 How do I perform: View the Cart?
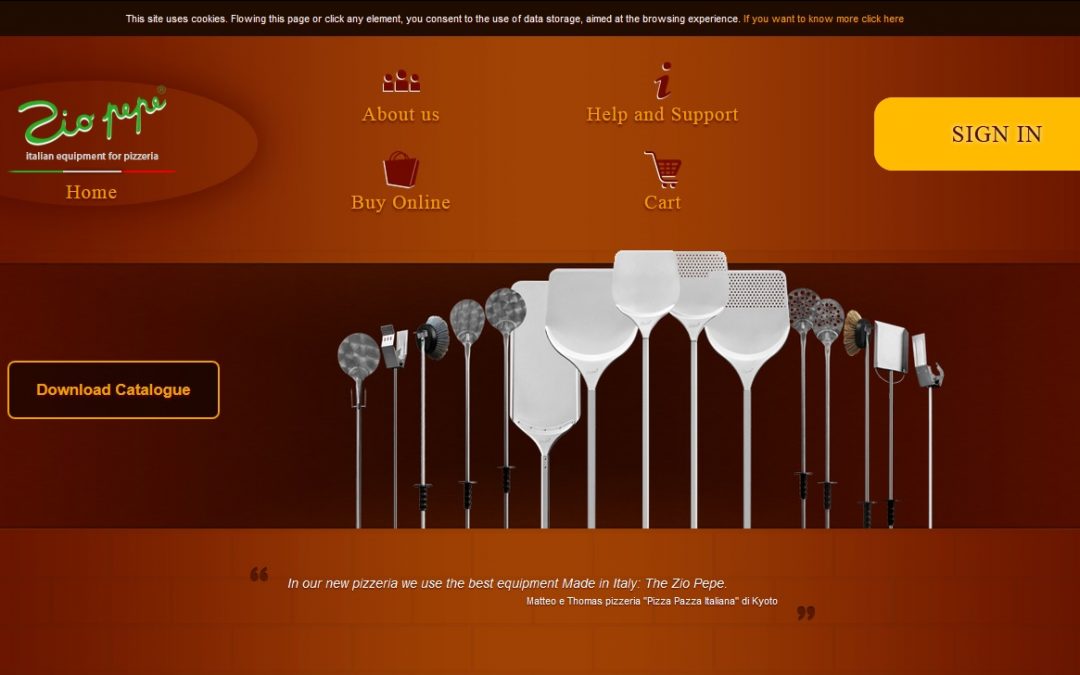pyautogui.click(x=662, y=203)
